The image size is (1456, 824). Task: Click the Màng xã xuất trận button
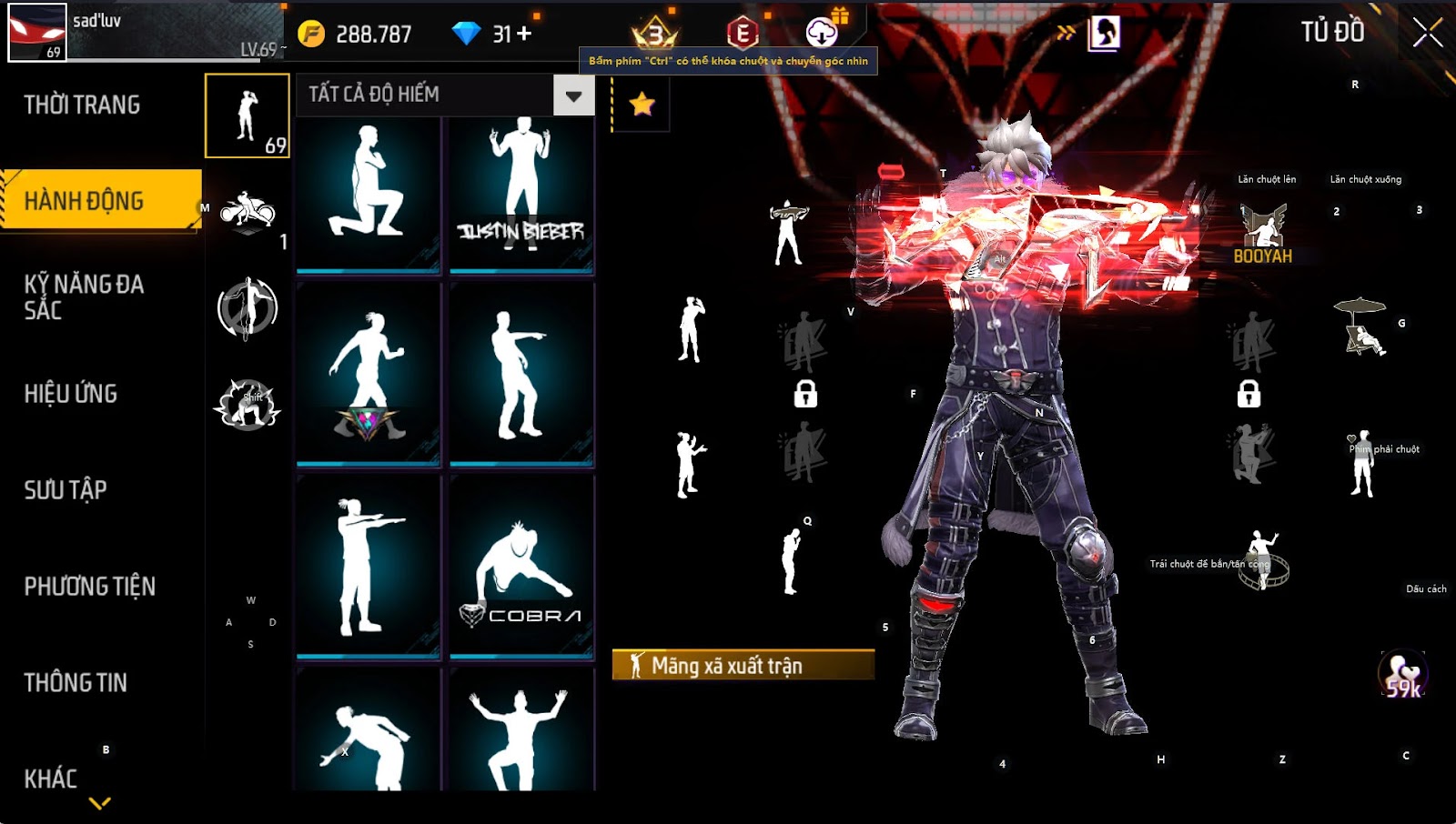(x=743, y=665)
